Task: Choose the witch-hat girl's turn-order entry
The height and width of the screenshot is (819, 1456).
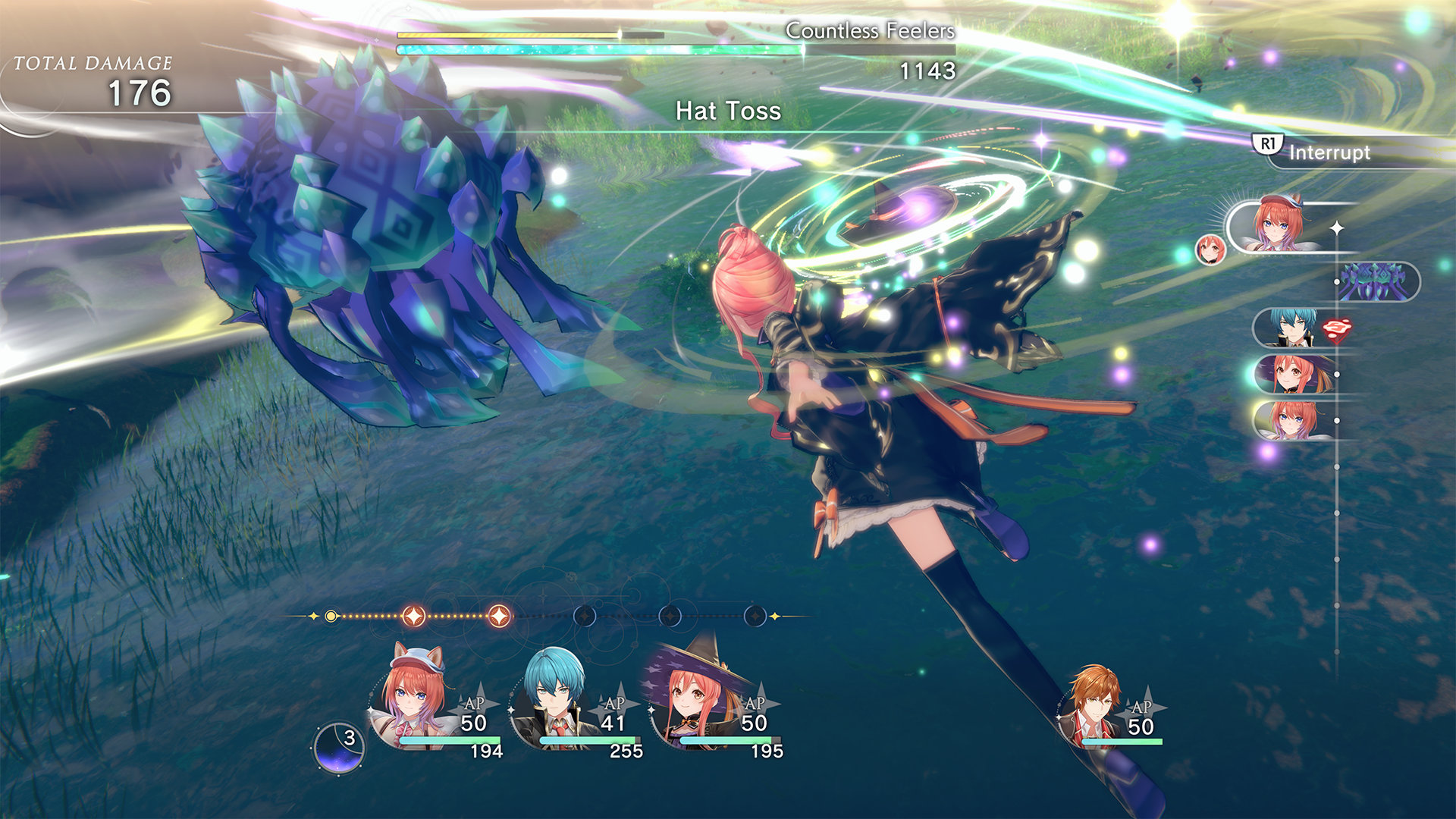Action: 1294,374
